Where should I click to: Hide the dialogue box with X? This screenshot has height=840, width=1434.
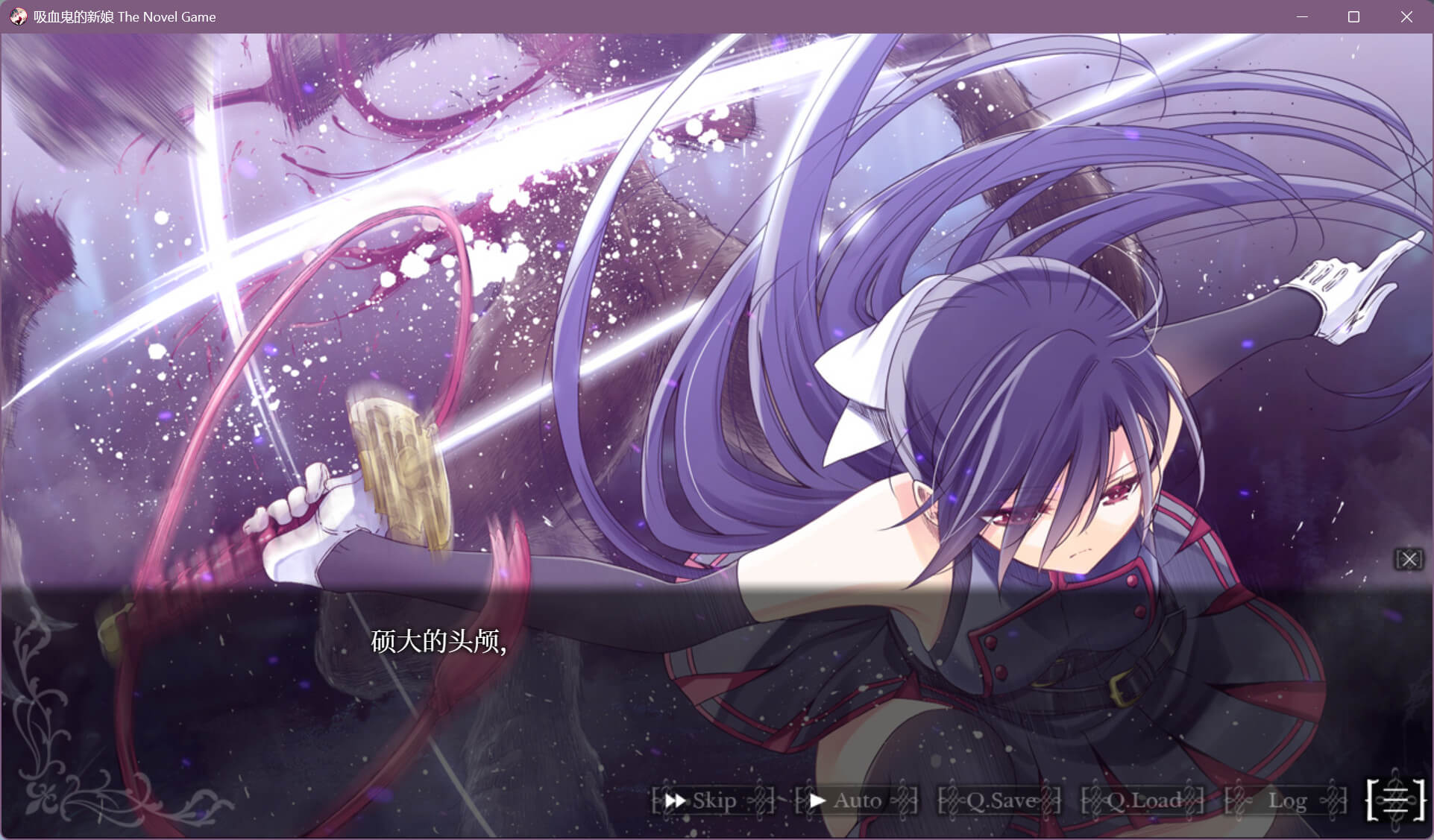[1409, 559]
